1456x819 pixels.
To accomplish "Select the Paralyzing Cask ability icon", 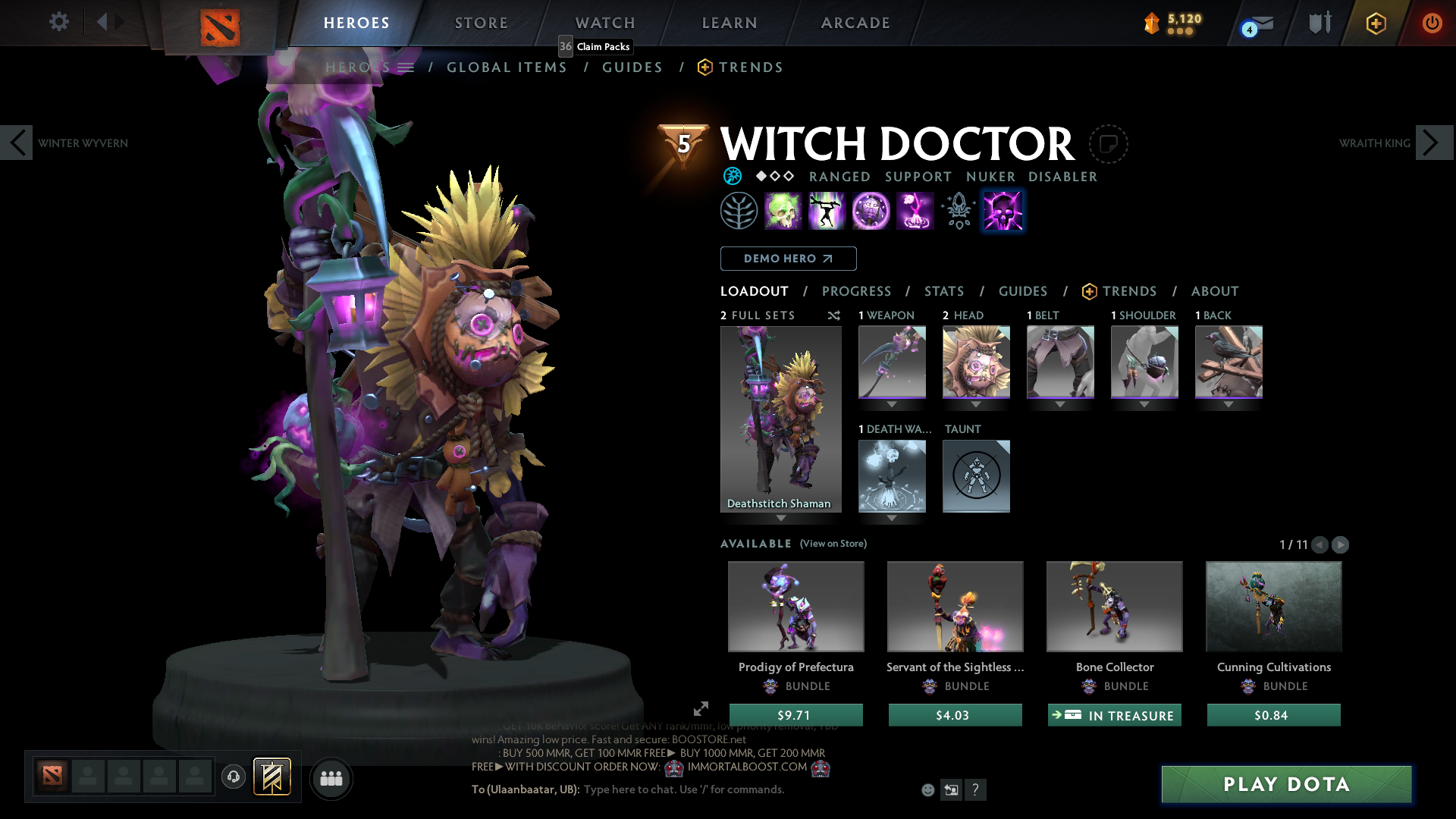I will coord(783,210).
